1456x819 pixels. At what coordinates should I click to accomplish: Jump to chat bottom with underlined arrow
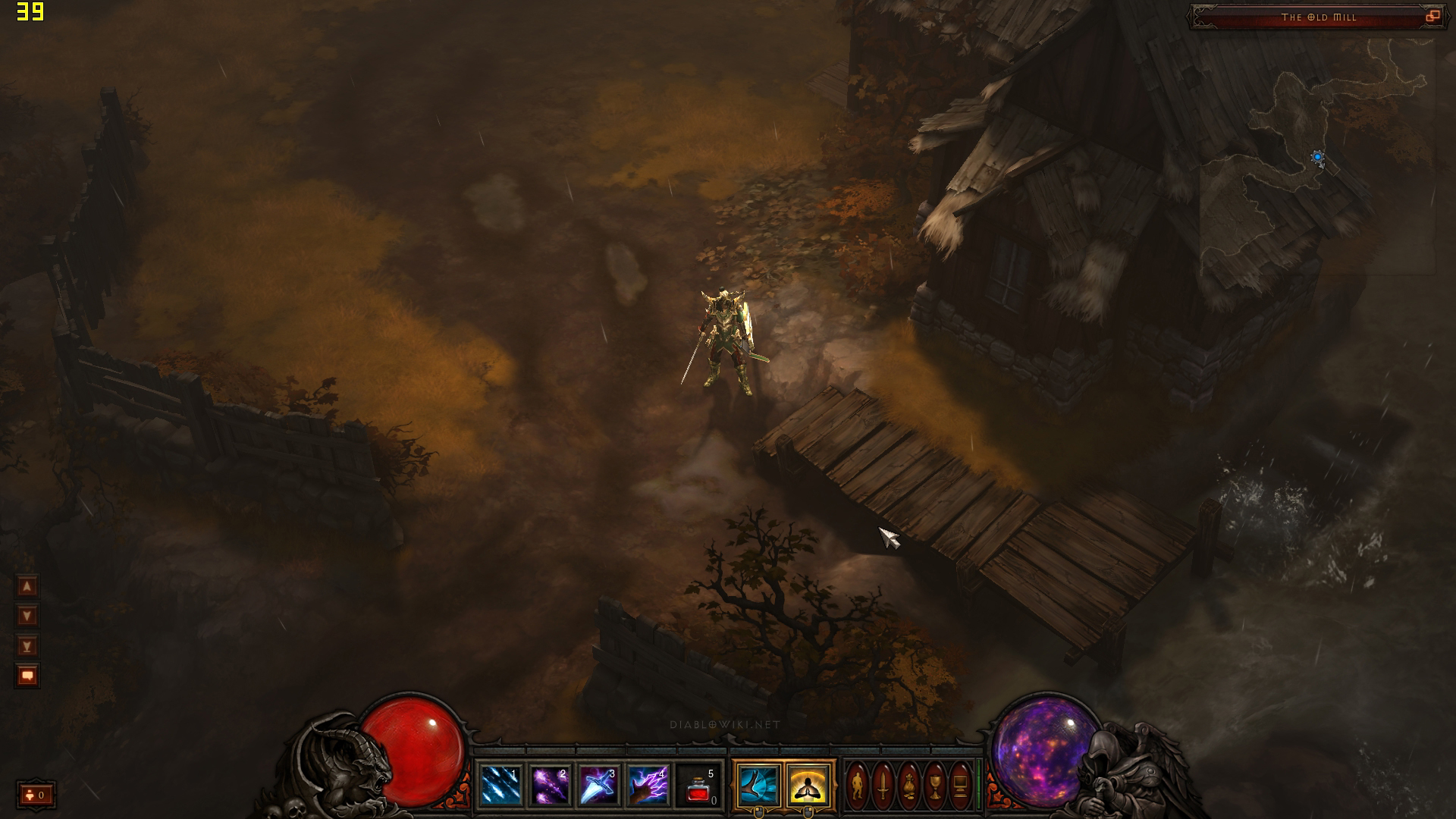point(27,646)
